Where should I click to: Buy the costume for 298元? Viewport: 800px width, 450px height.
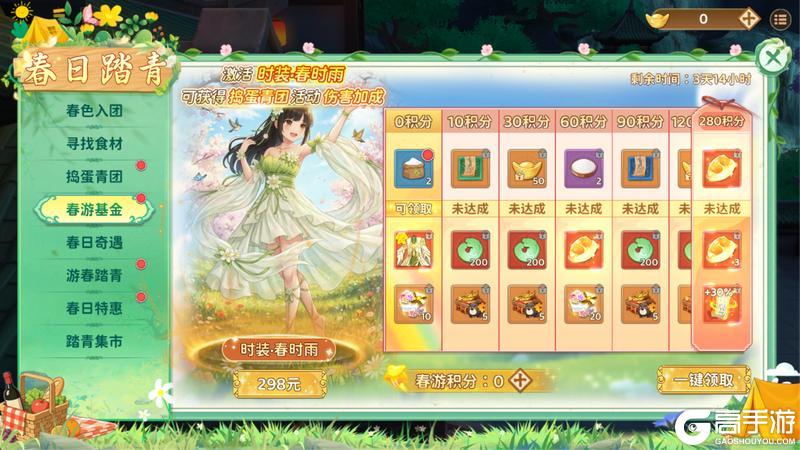pyautogui.click(x=263, y=381)
